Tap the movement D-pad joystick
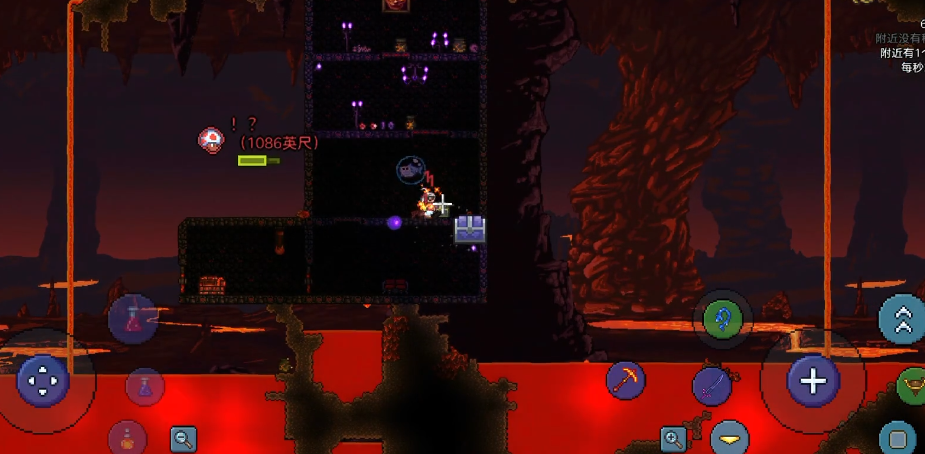 tap(43, 381)
